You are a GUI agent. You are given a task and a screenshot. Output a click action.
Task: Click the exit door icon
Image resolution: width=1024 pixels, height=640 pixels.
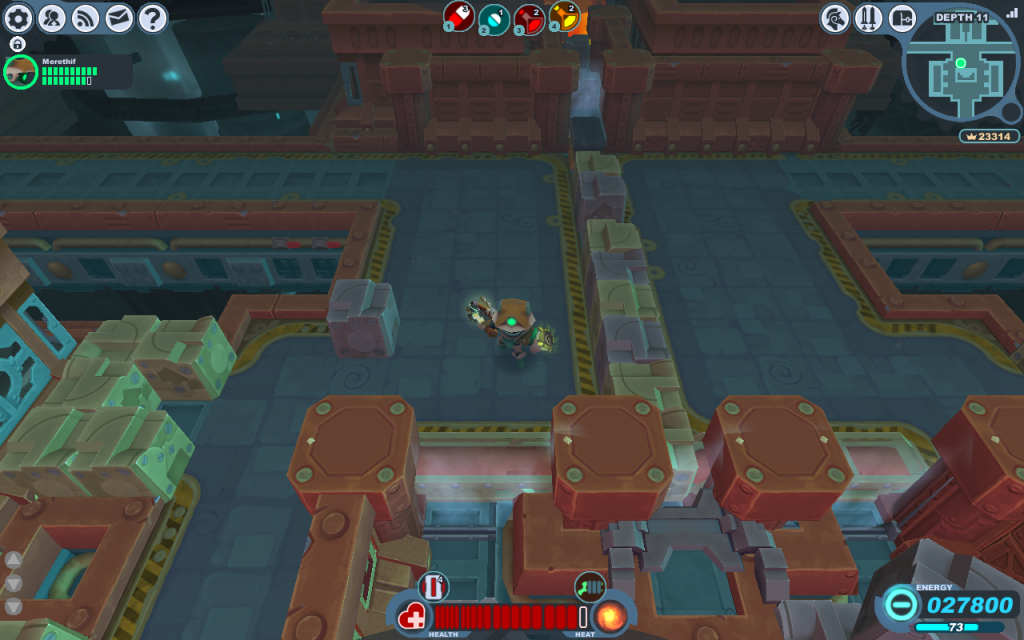(902, 18)
